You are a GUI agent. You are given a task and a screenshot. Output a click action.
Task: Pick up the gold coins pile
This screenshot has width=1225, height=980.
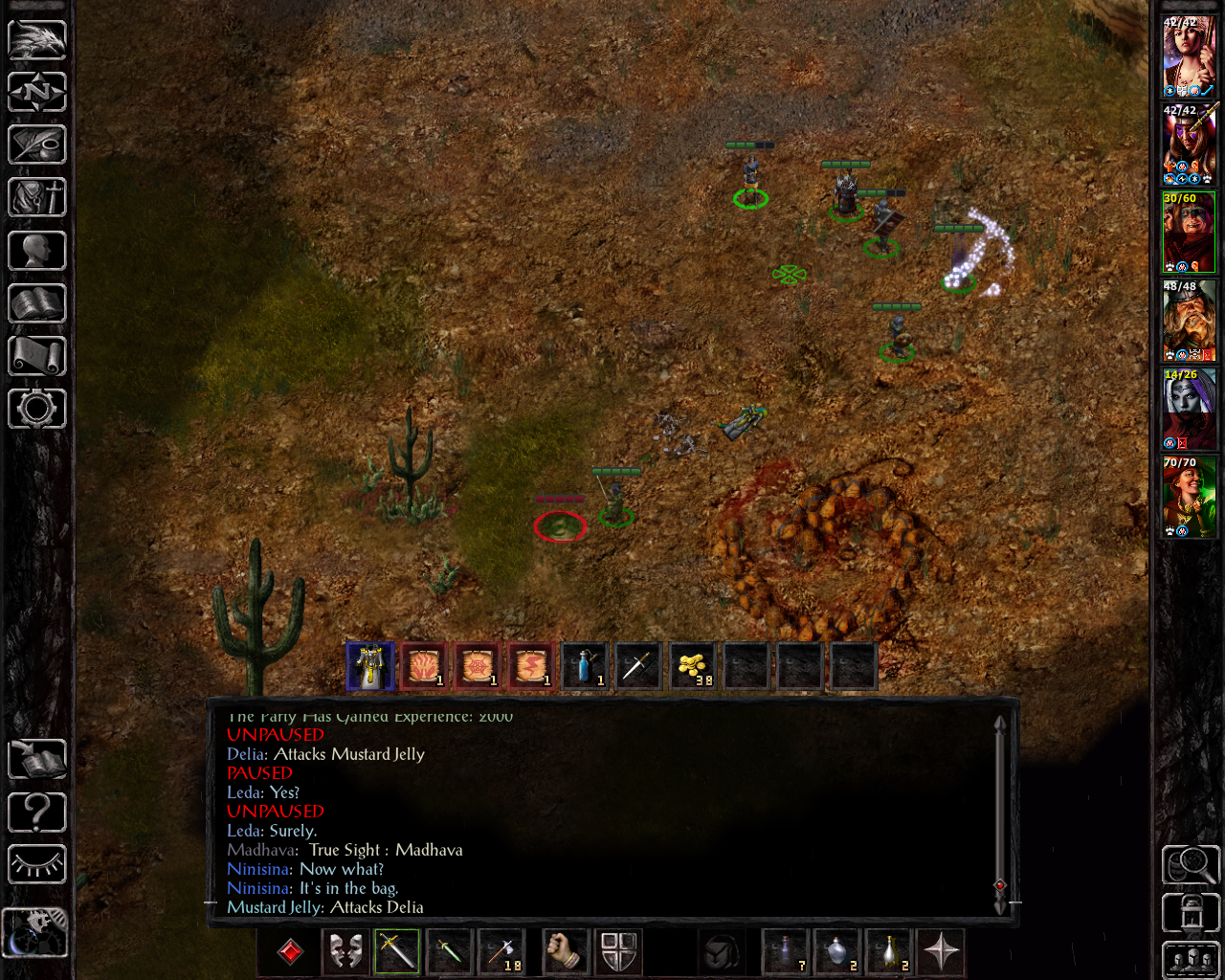pyautogui.click(x=692, y=665)
